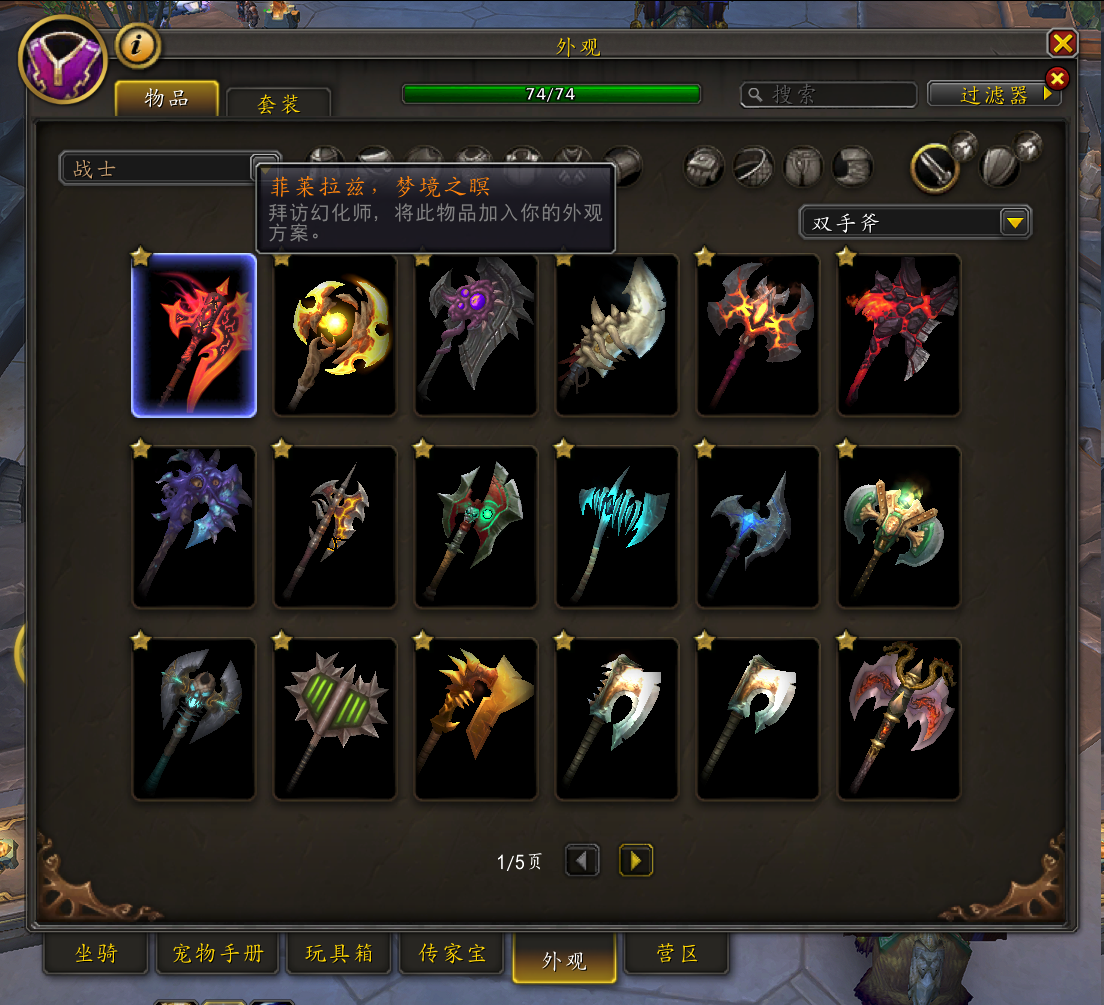This screenshot has height=1005, width=1104.
Task: Select the red flaming axe appearance
Action: point(194,335)
